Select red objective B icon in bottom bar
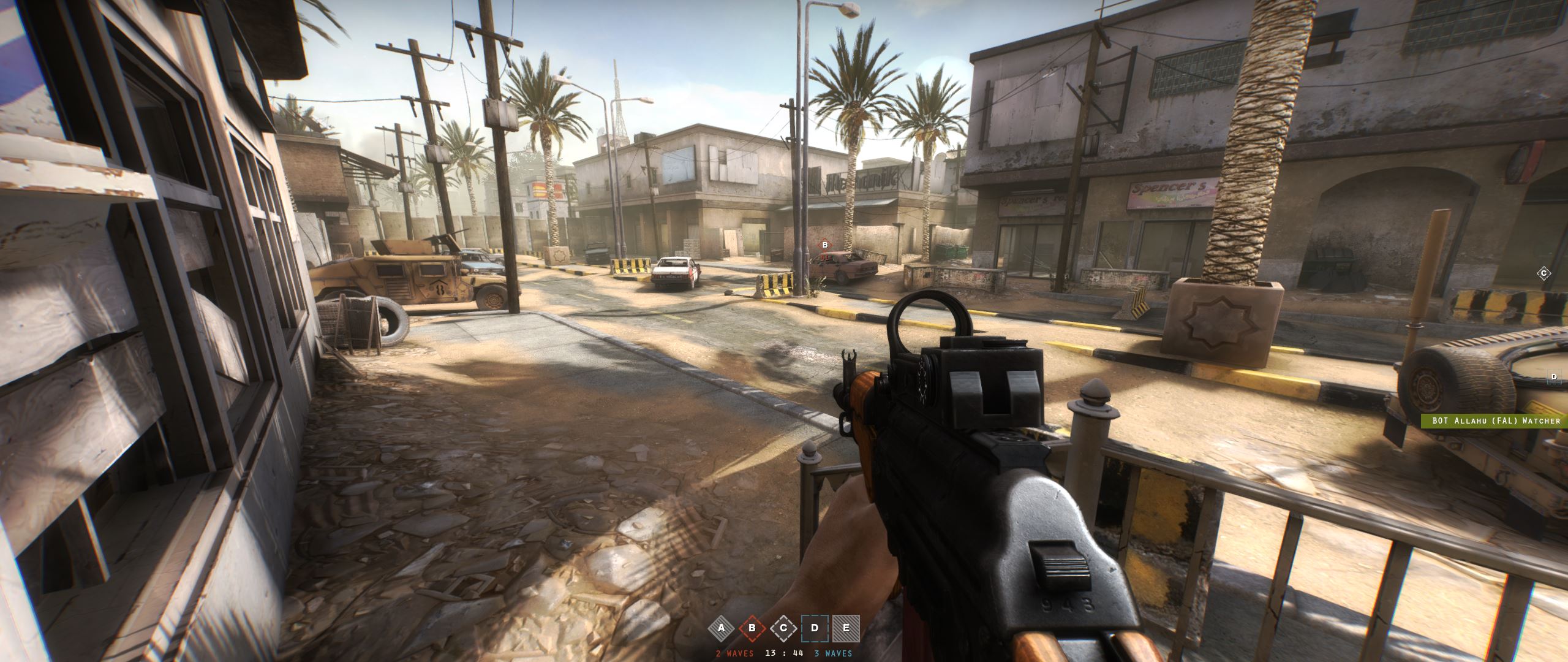The width and height of the screenshot is (1568, 662). [752, 628]
